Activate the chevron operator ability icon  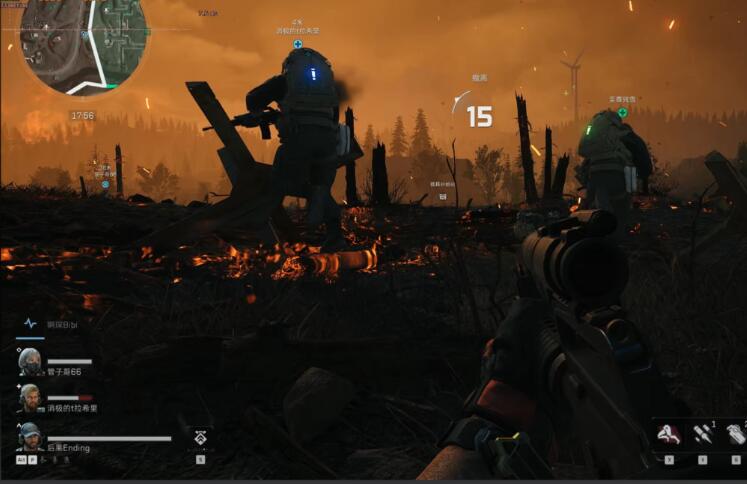(200, 437)
